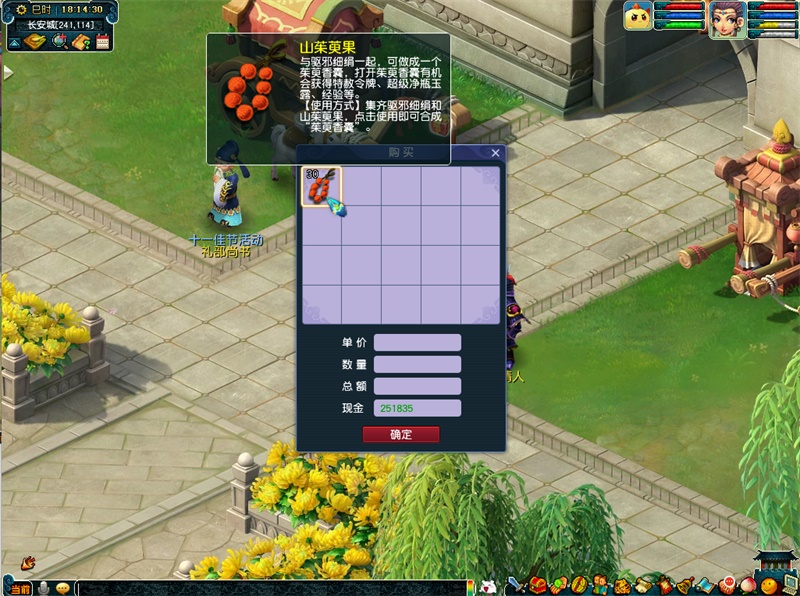Select the 山茱萸果 item slot

tap(322, 187)
